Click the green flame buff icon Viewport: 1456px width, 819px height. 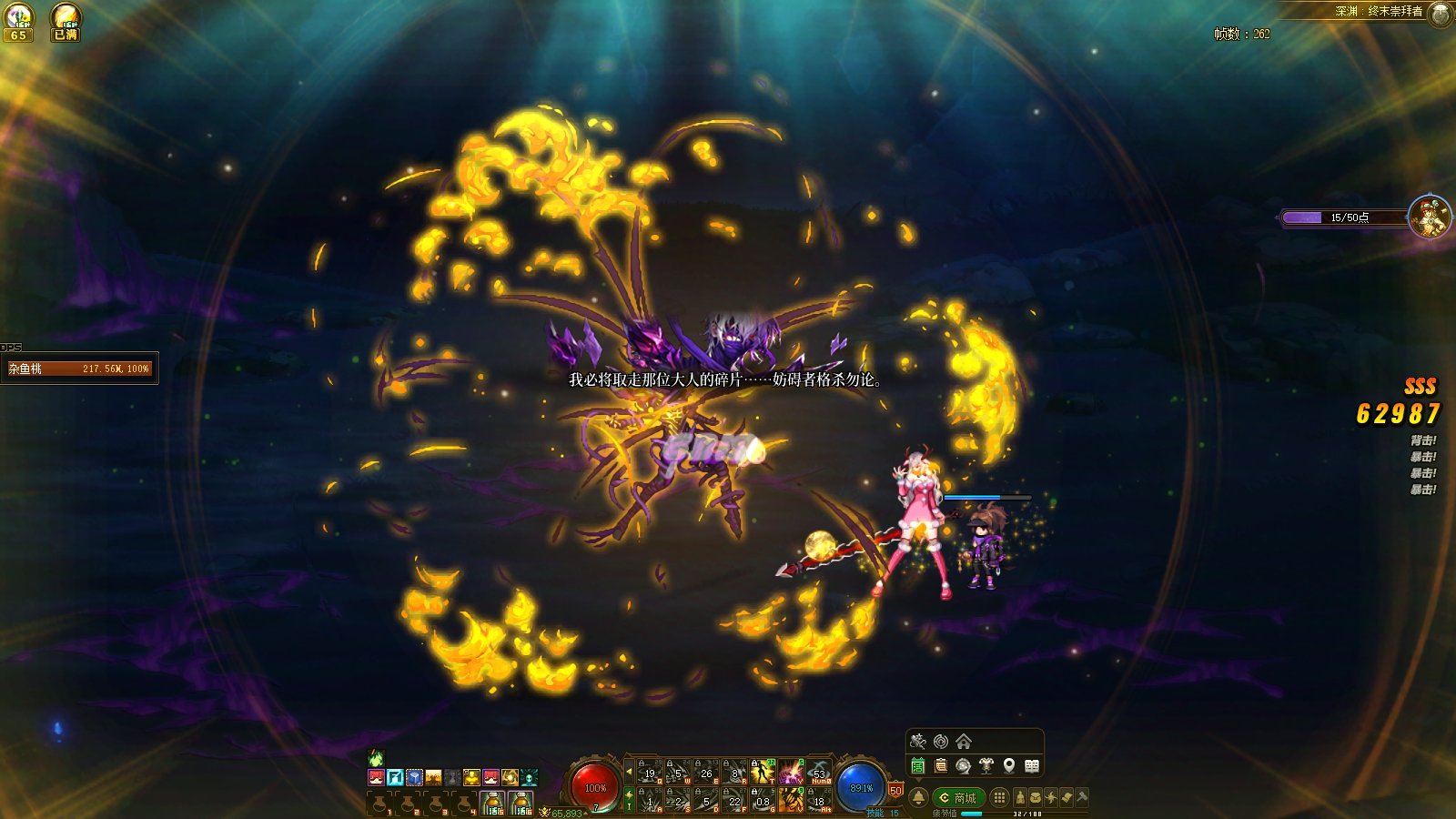pos(376,758)
